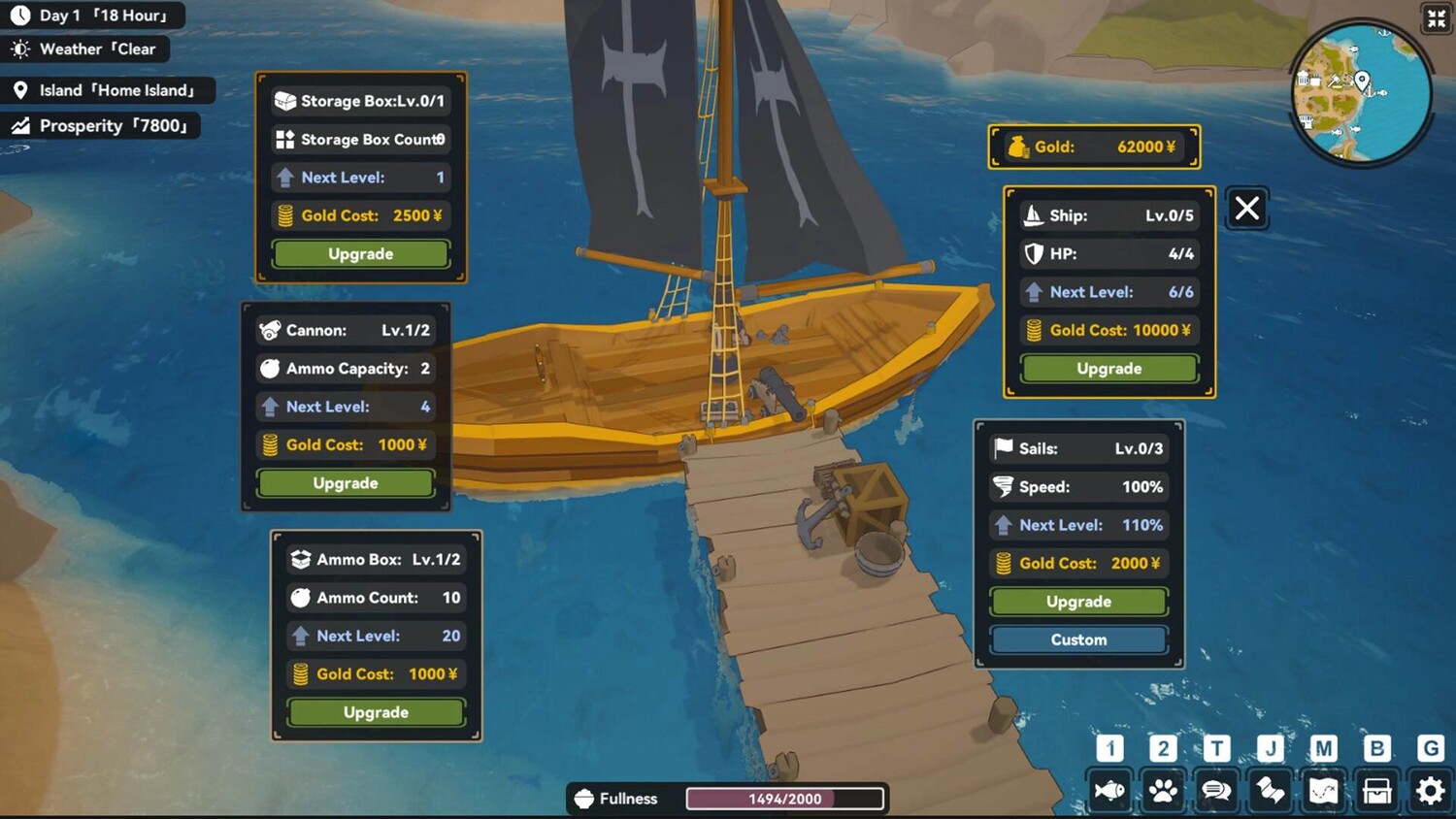Open the fish collection icon
The image size is (1456, 819).
1109,792
